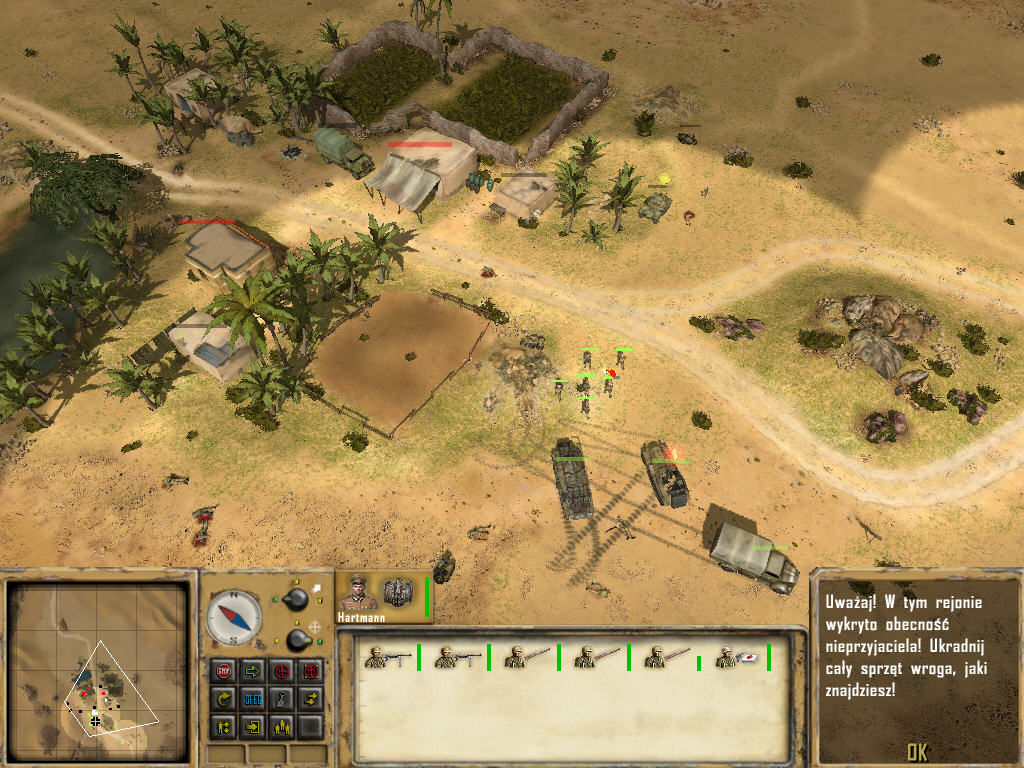Click the STOP command button
The image size is (1024, 768).
[x=223, y=670]
